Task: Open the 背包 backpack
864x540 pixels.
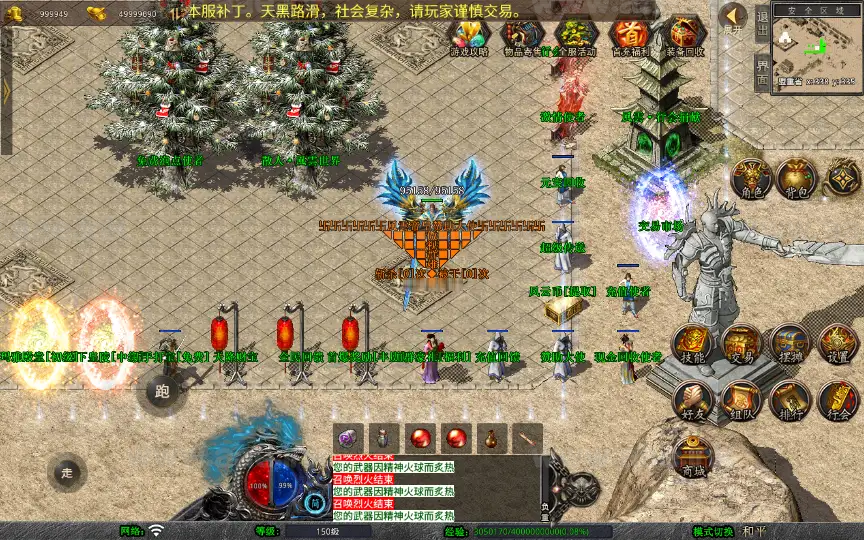Action: [798, 180]
